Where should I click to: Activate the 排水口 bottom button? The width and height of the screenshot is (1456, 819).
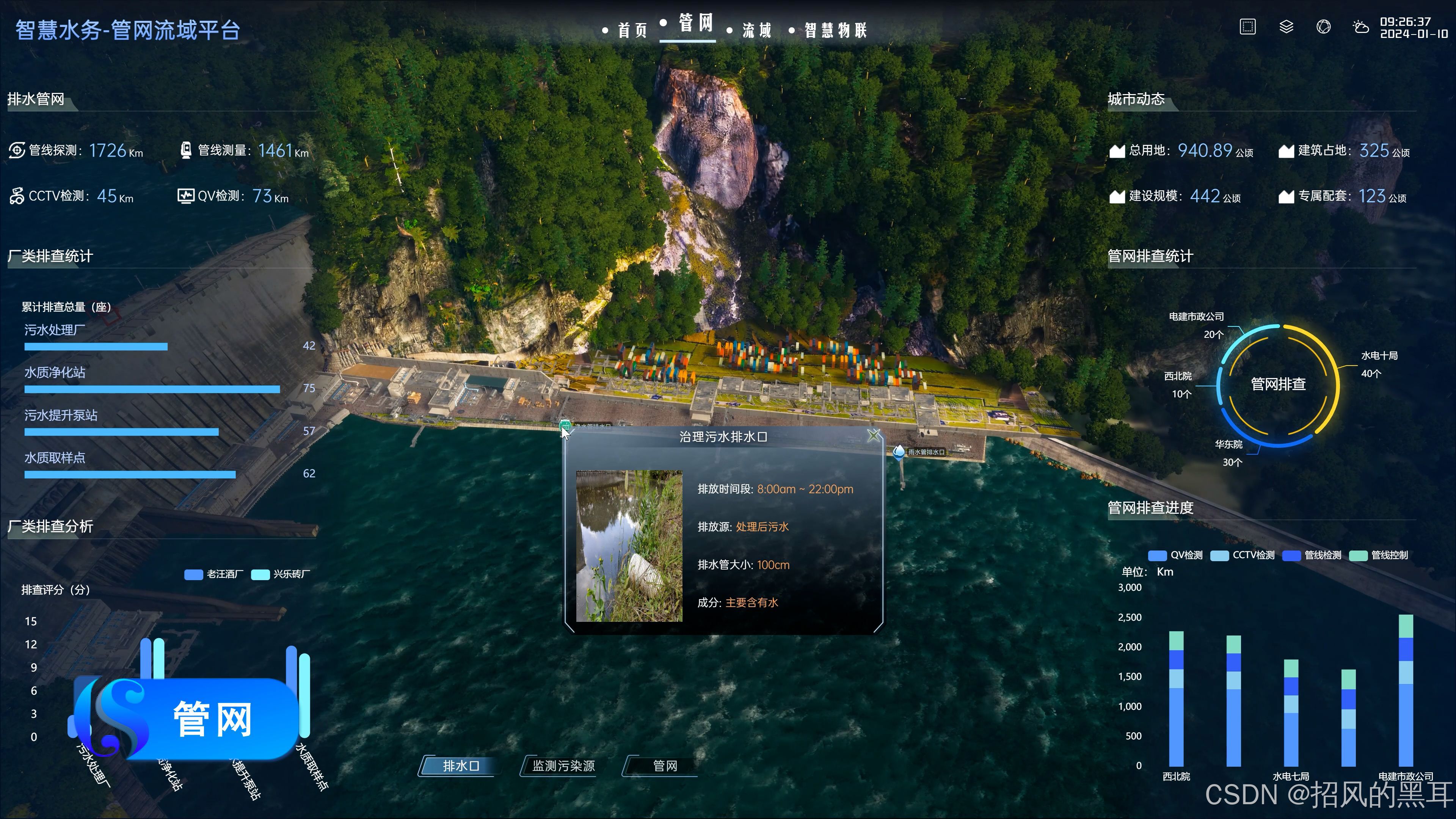tap(461, 766)
